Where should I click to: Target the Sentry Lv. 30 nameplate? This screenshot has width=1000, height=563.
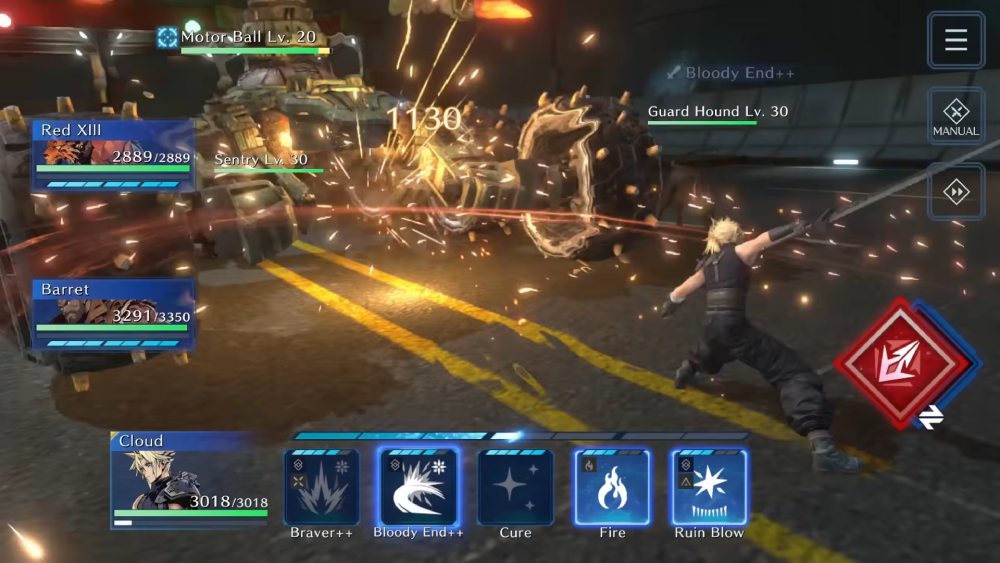coord(262,160)
